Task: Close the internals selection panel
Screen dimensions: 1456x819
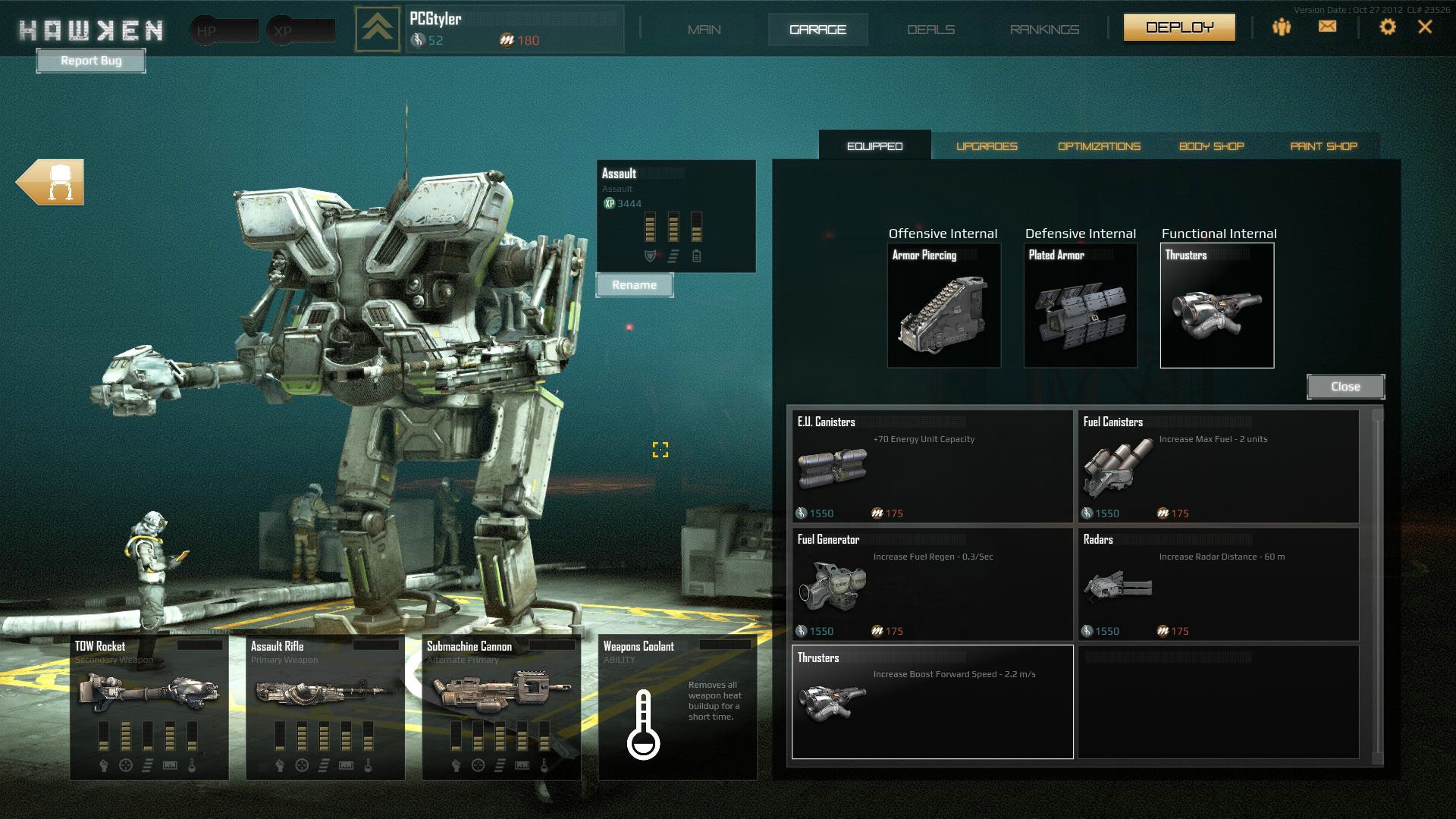Action: pyautogui.click(x=1345, y=387)
